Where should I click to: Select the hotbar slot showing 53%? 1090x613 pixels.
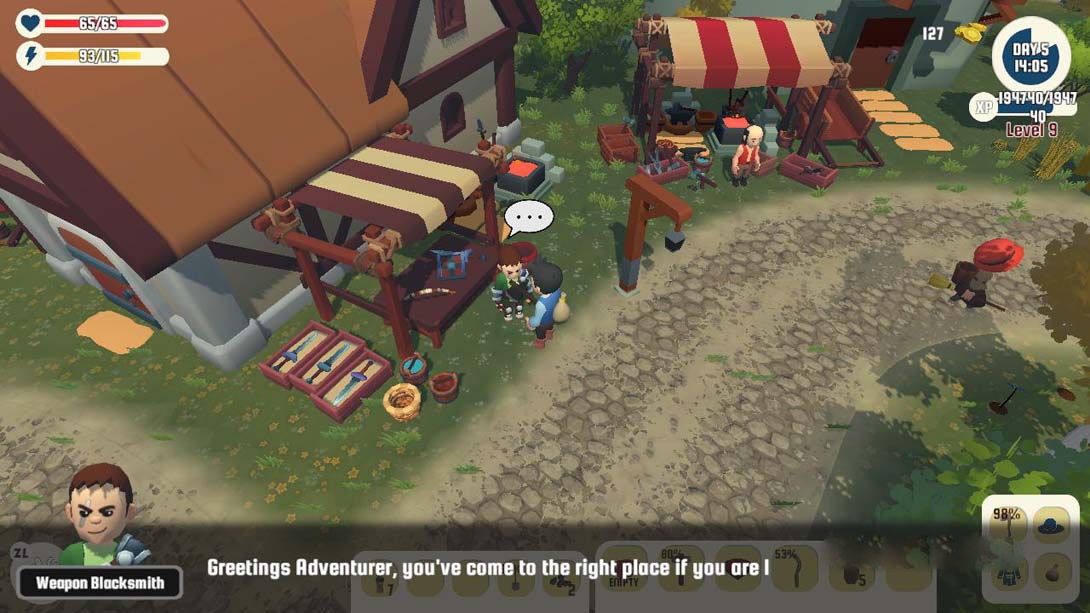tap(794, 569)
